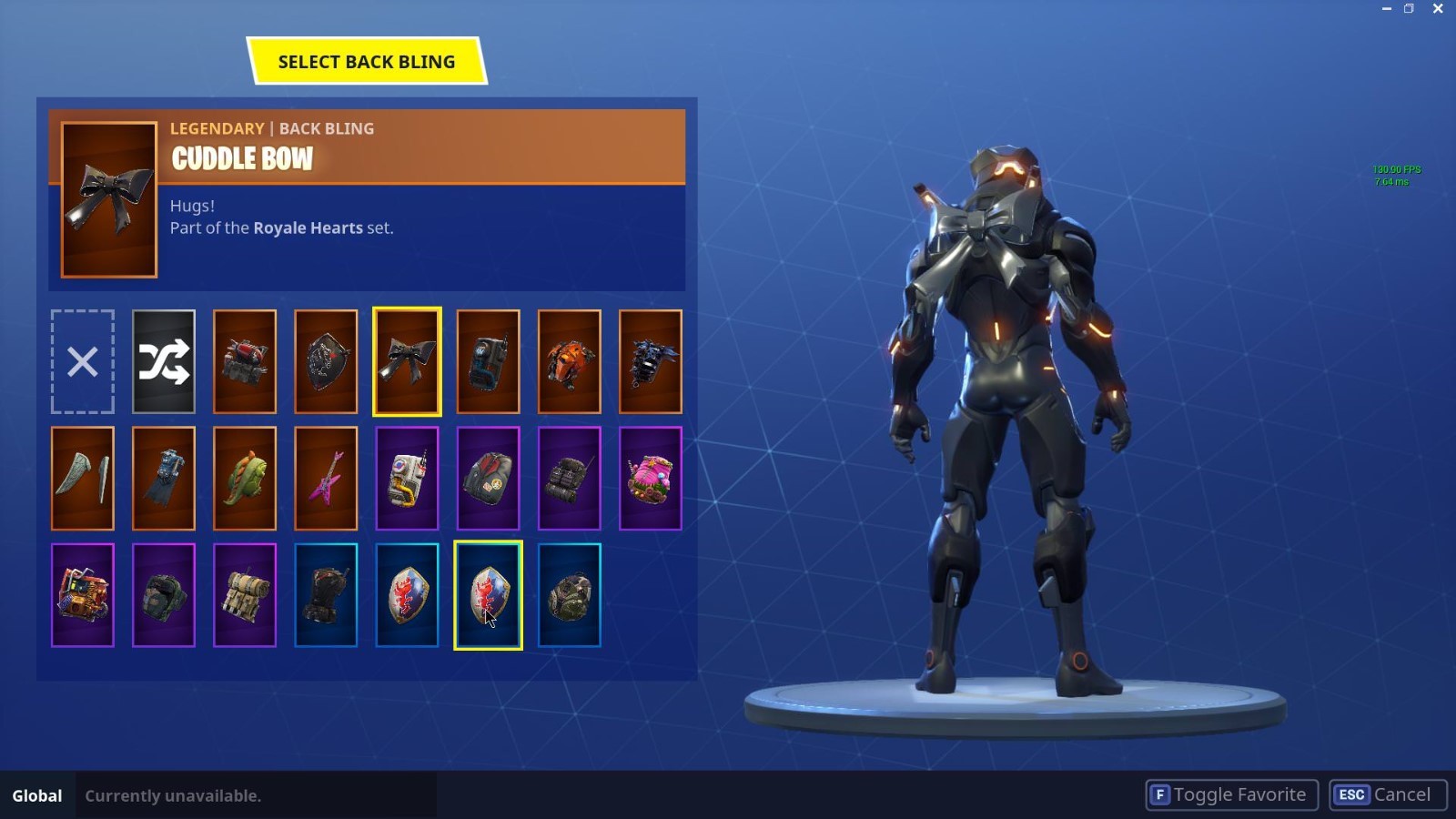Select the dark raven cage back bling
The height and width of the screenshot is (819, 1456).
[x=651, y=361]
